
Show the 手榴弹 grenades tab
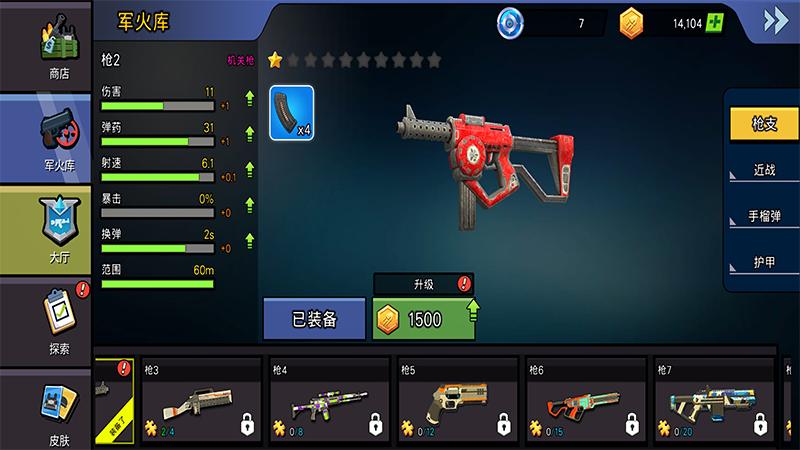click(764, 216)
